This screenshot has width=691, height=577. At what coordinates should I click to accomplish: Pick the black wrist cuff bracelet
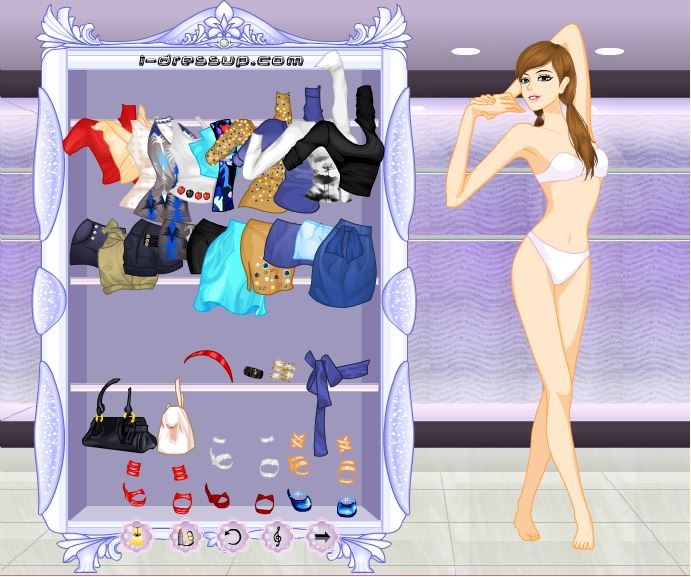(x=255, y=371)
